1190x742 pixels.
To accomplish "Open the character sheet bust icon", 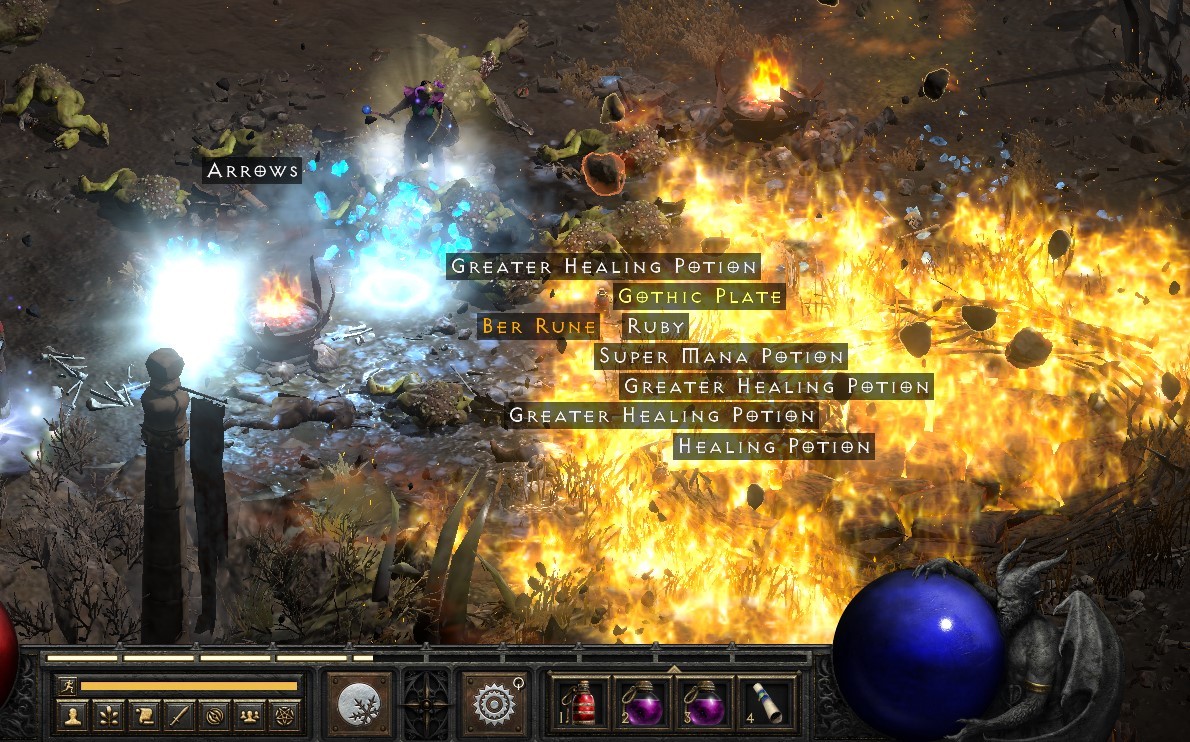I will [72, 715].
